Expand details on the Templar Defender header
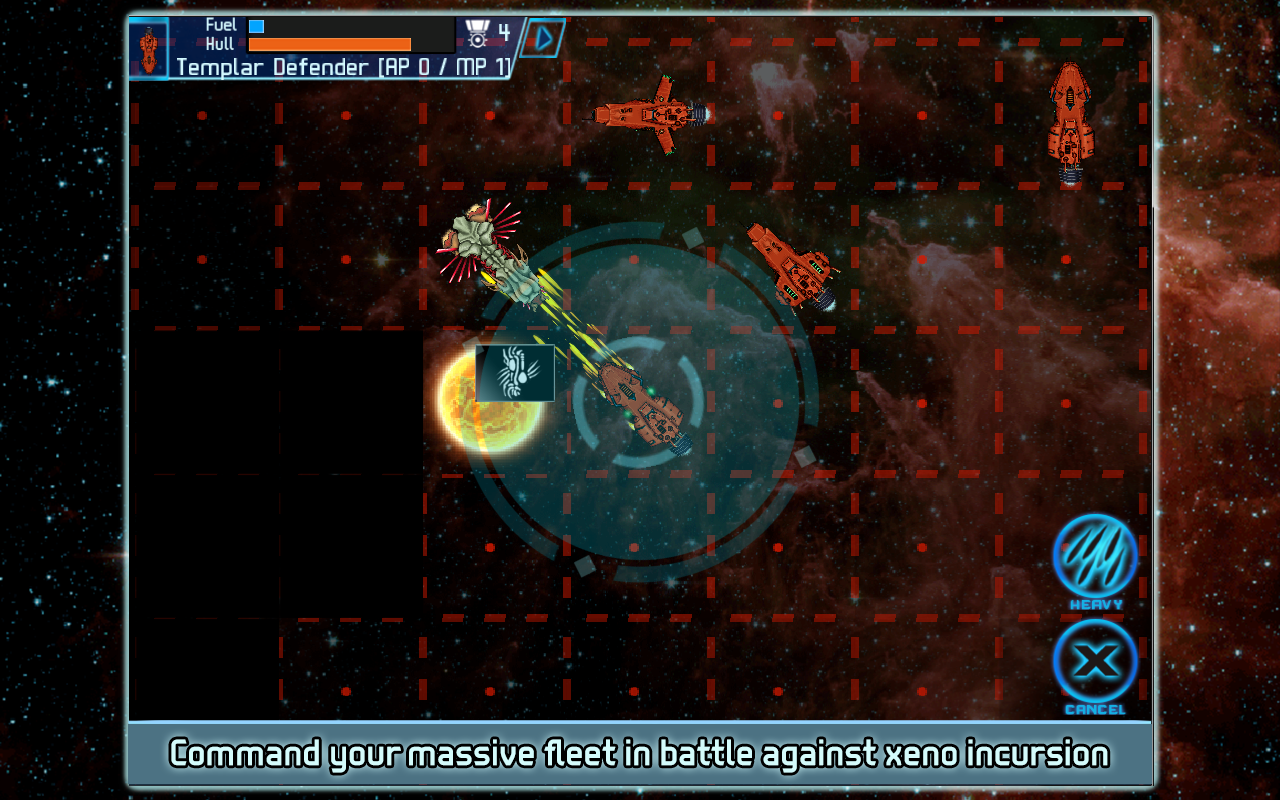The width and height of the screenshot is (1280, 800). point(340,68)
